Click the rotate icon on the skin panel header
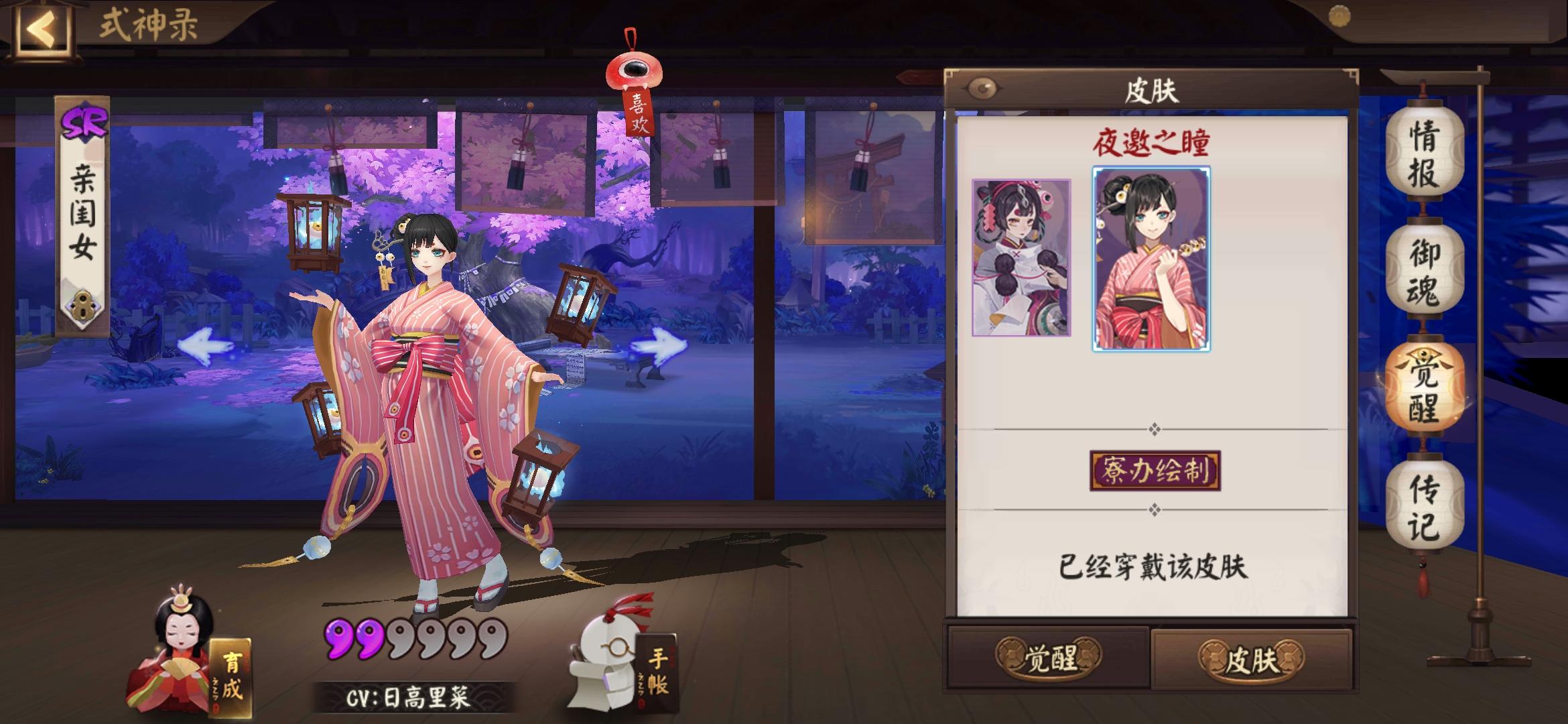The image size is (1568, 724). 982,86
